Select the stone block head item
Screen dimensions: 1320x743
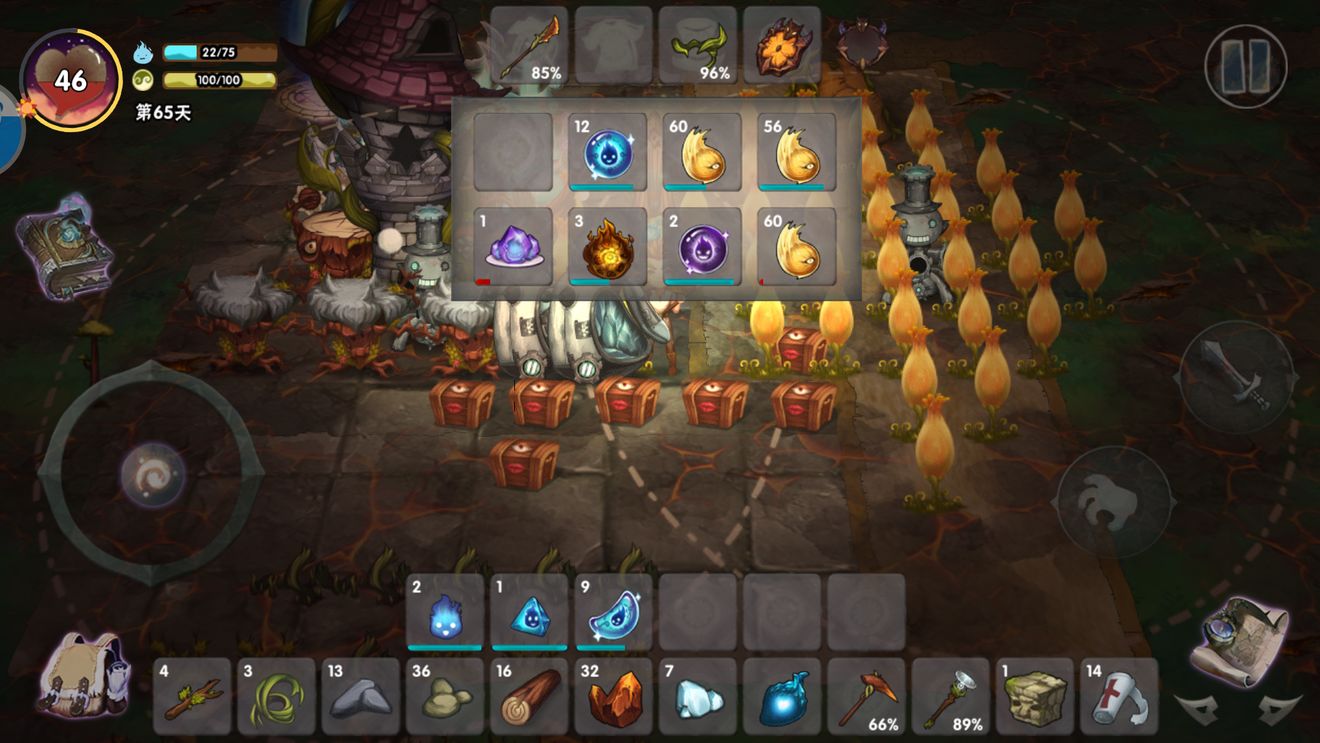(x=1034, y=696)
